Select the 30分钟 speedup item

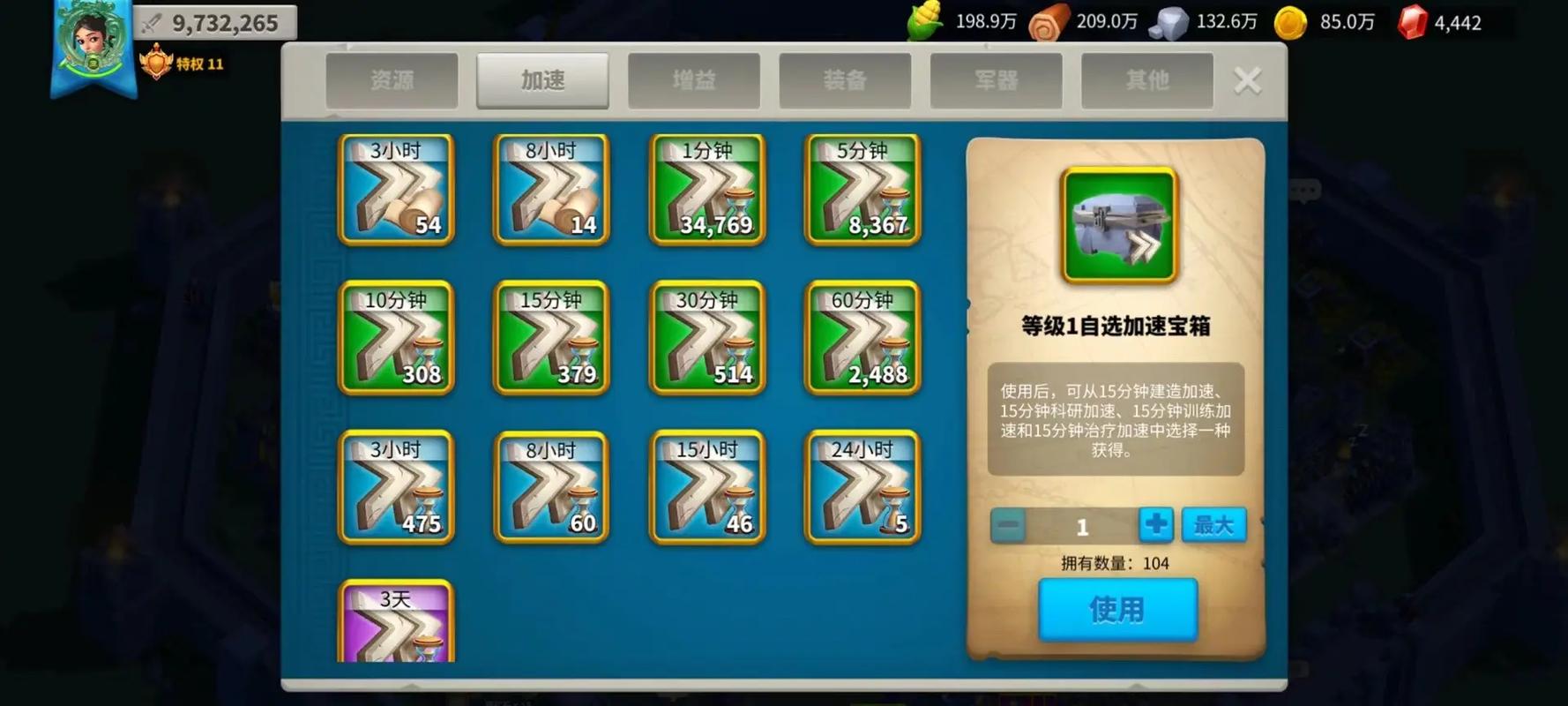(x=706, y=340)
